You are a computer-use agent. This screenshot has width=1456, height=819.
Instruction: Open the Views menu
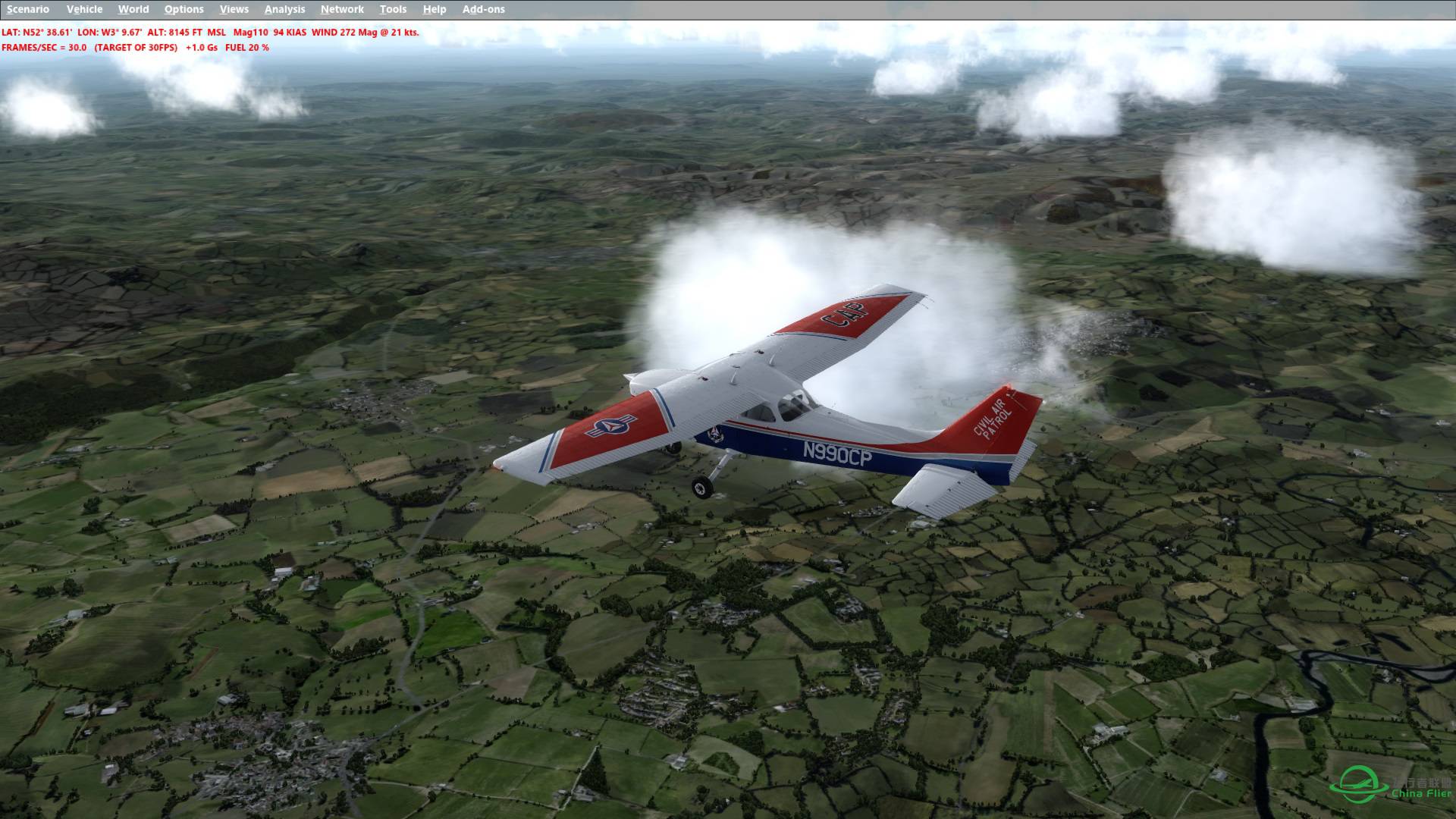pos(234,9)
